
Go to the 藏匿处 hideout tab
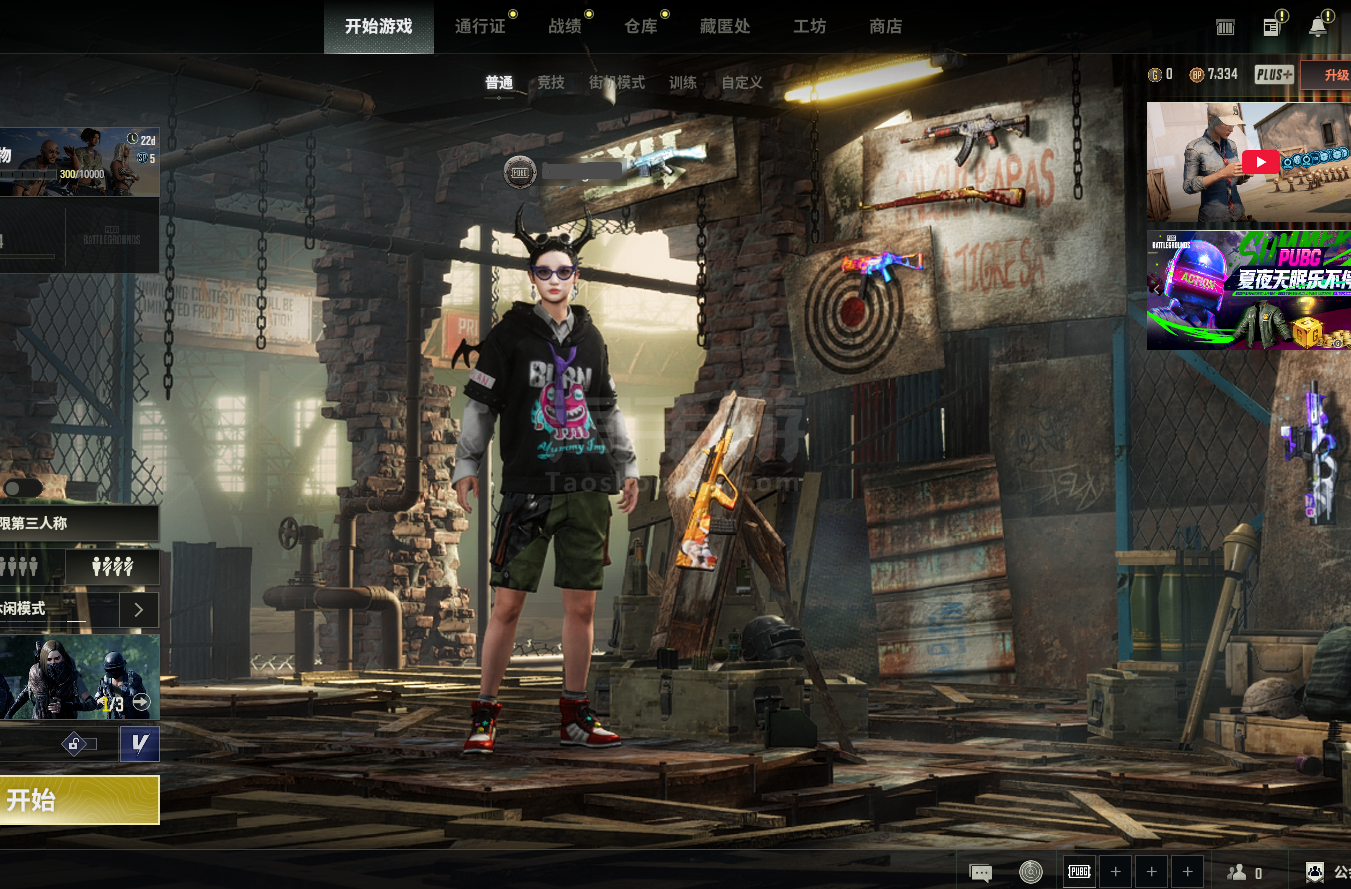click(725, 27)
